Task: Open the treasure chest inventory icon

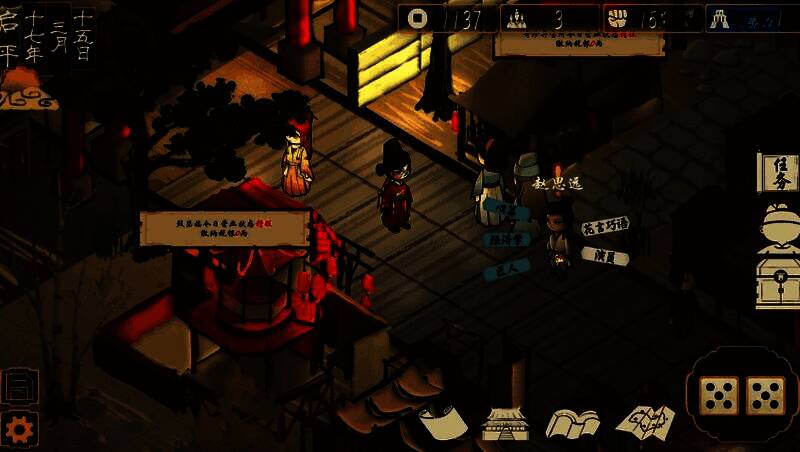Action: pyautogui.click(x=778, y=285)
